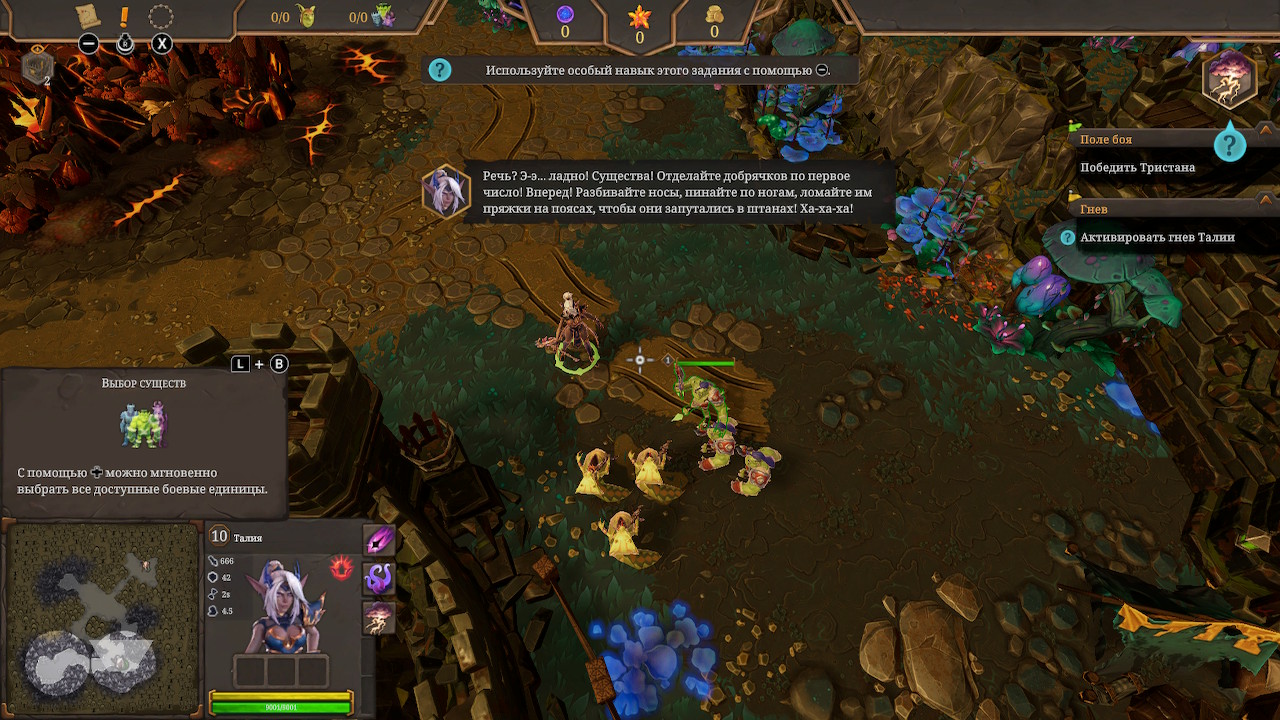Select the "Победить Тристана" objective

tap(1137, 168)
